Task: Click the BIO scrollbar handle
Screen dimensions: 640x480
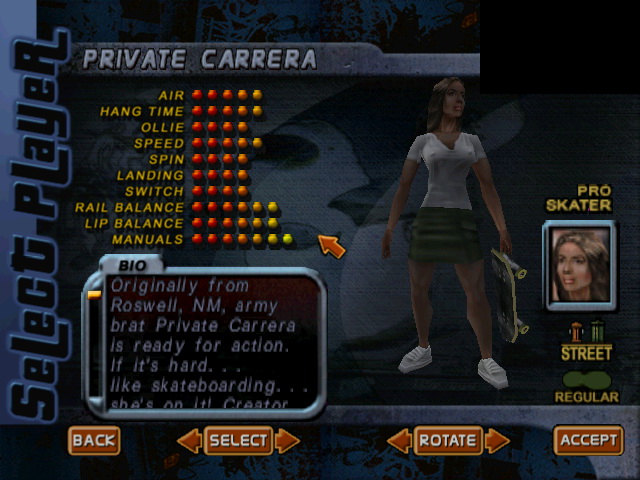Action: pyautogui.click(x=95, y=295)
